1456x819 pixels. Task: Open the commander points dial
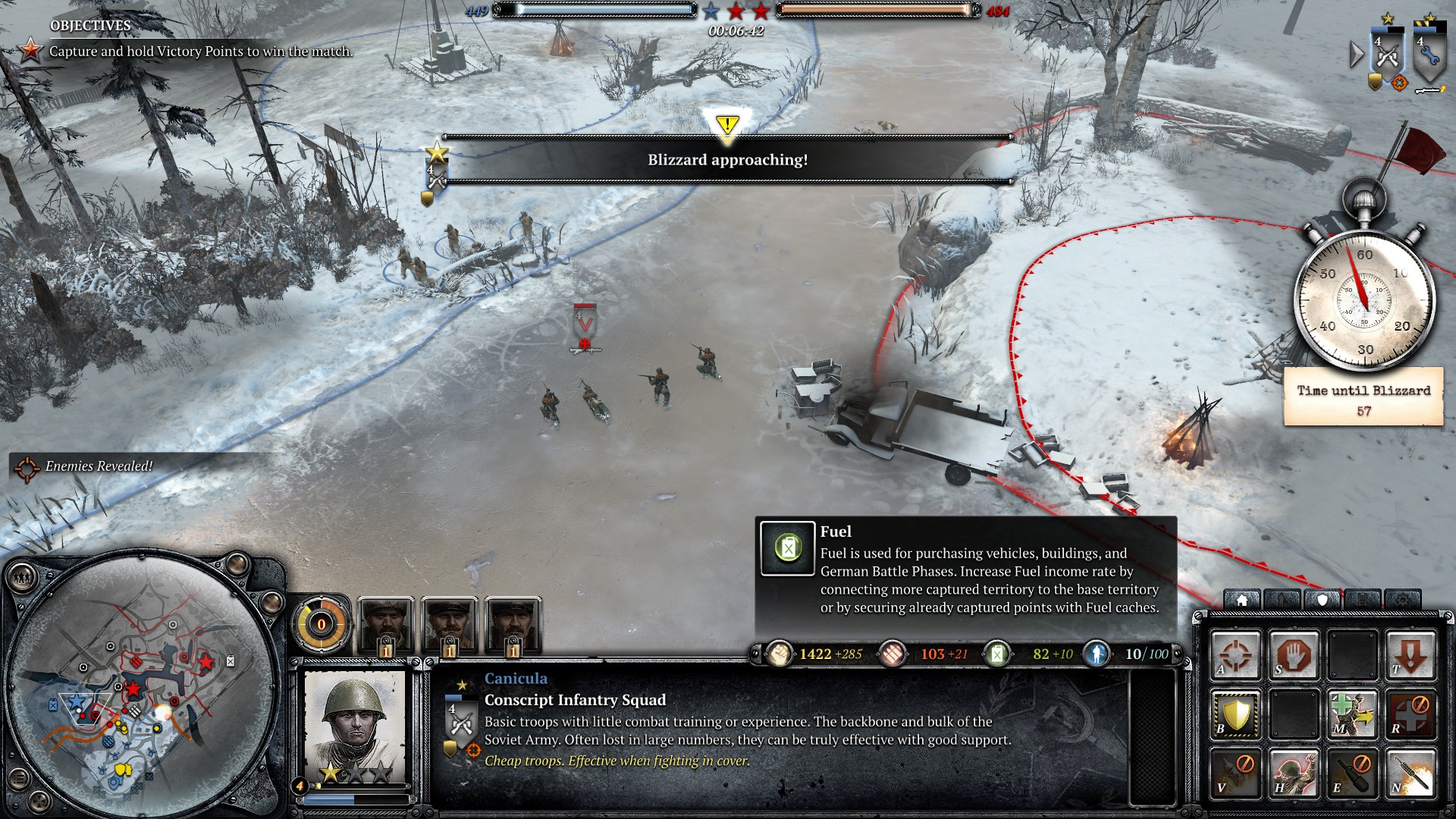pos(321,625)
